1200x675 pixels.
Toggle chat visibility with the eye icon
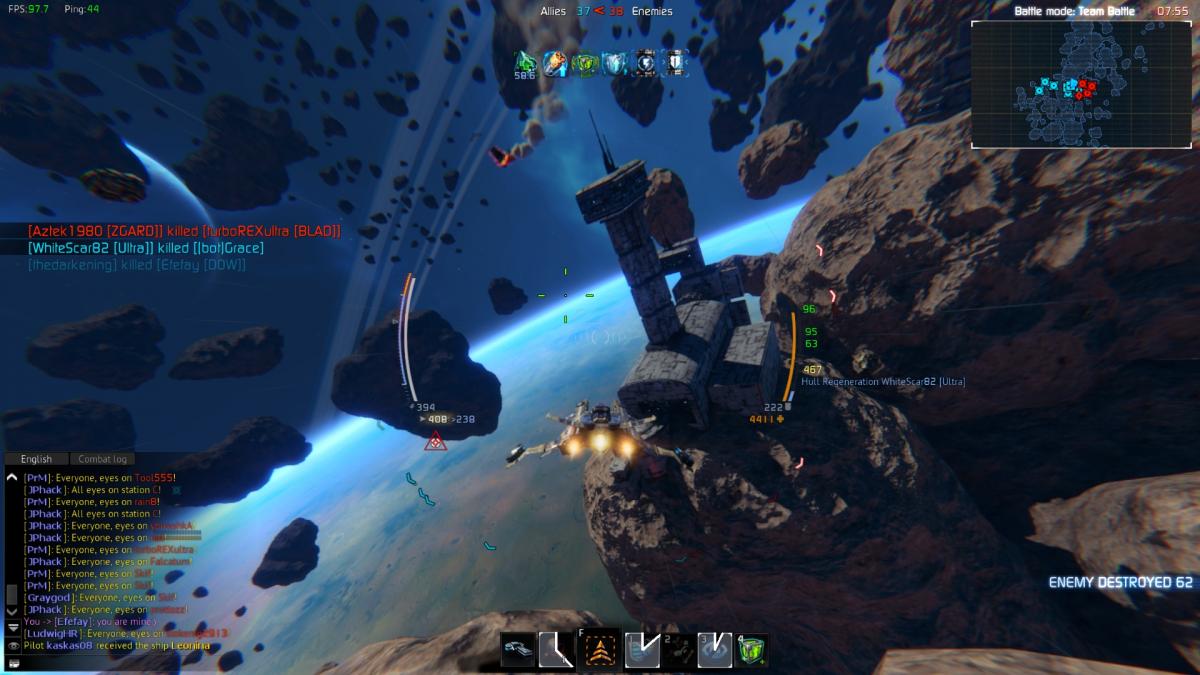click(x=12, y=646)
